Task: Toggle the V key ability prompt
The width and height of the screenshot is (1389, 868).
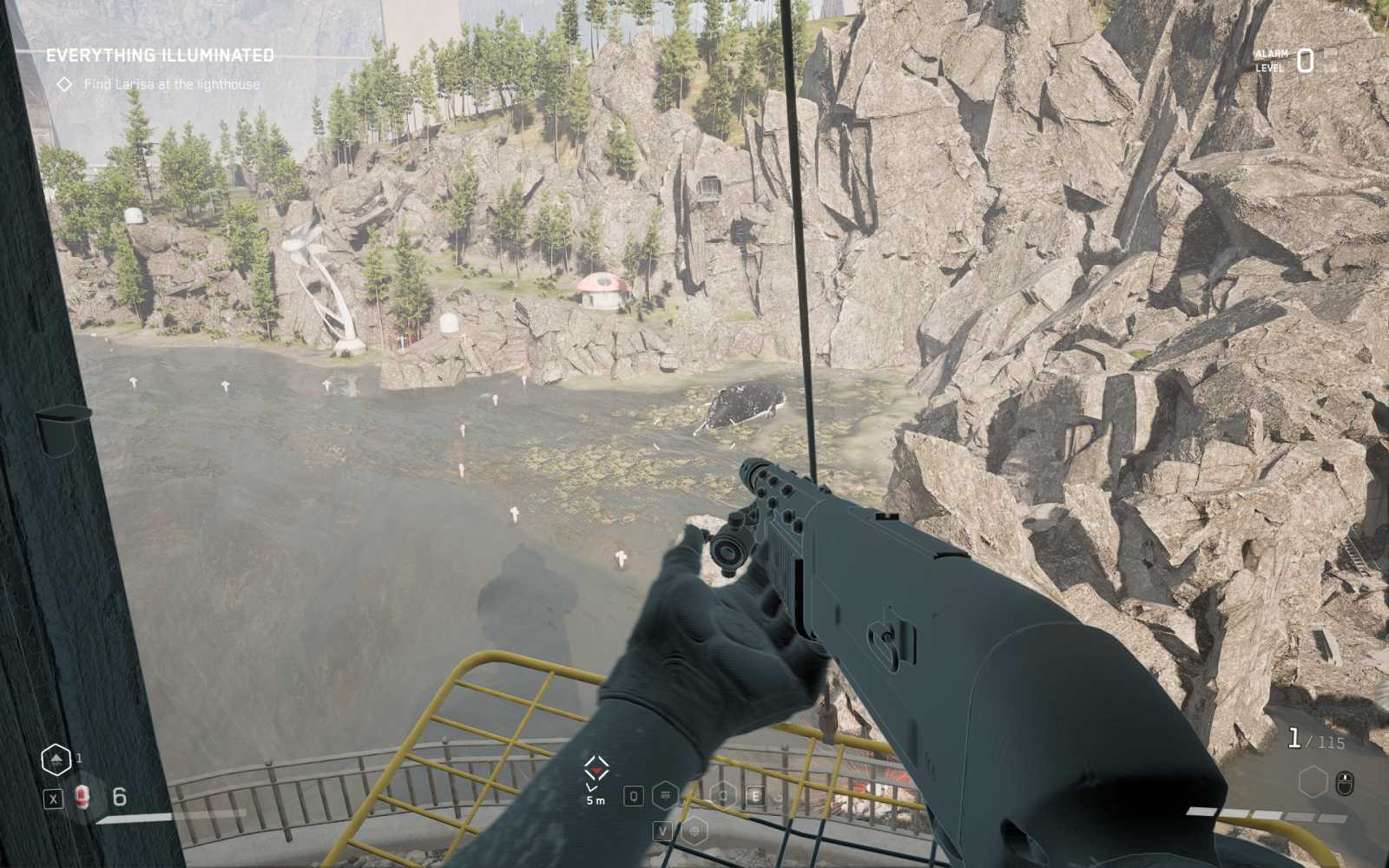Action: pyautogui.click(x=662, y=831)
